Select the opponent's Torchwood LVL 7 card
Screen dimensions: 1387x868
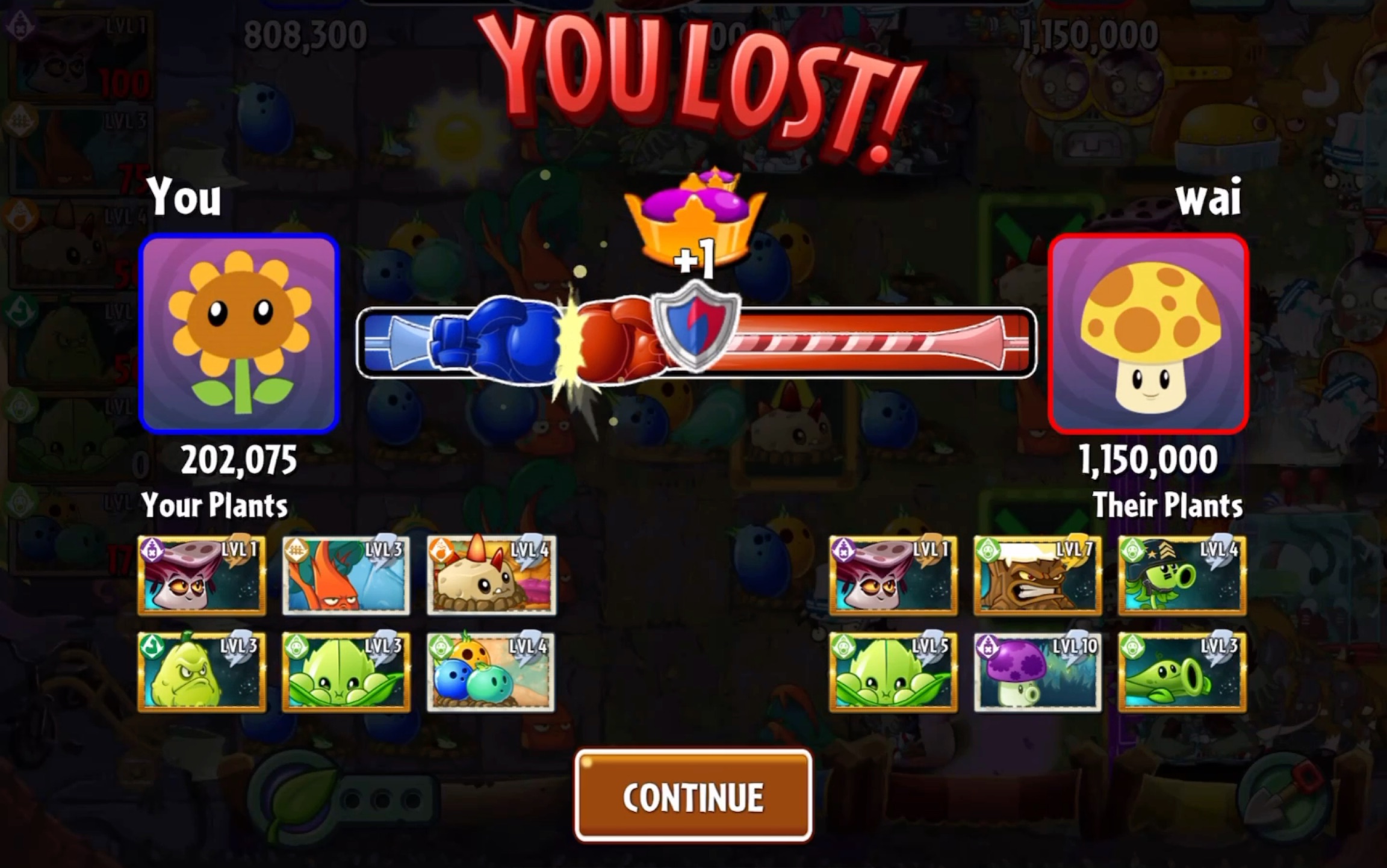(x=1037, y=575)
